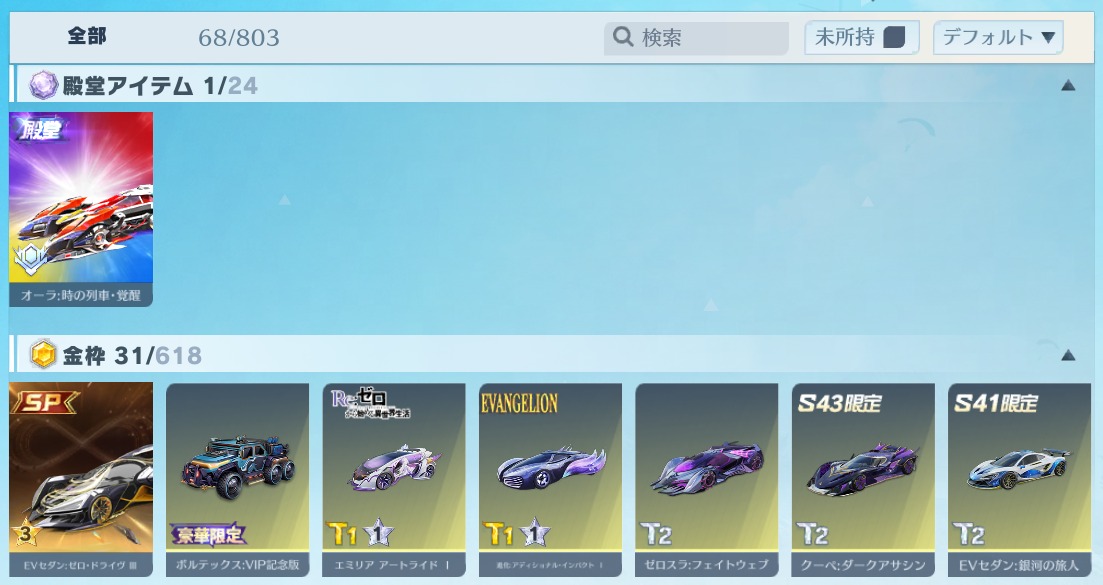Collapse the 殿堂アイテム section
Viewport: 1103px width, 585px height.
[x=1068, y=86]
